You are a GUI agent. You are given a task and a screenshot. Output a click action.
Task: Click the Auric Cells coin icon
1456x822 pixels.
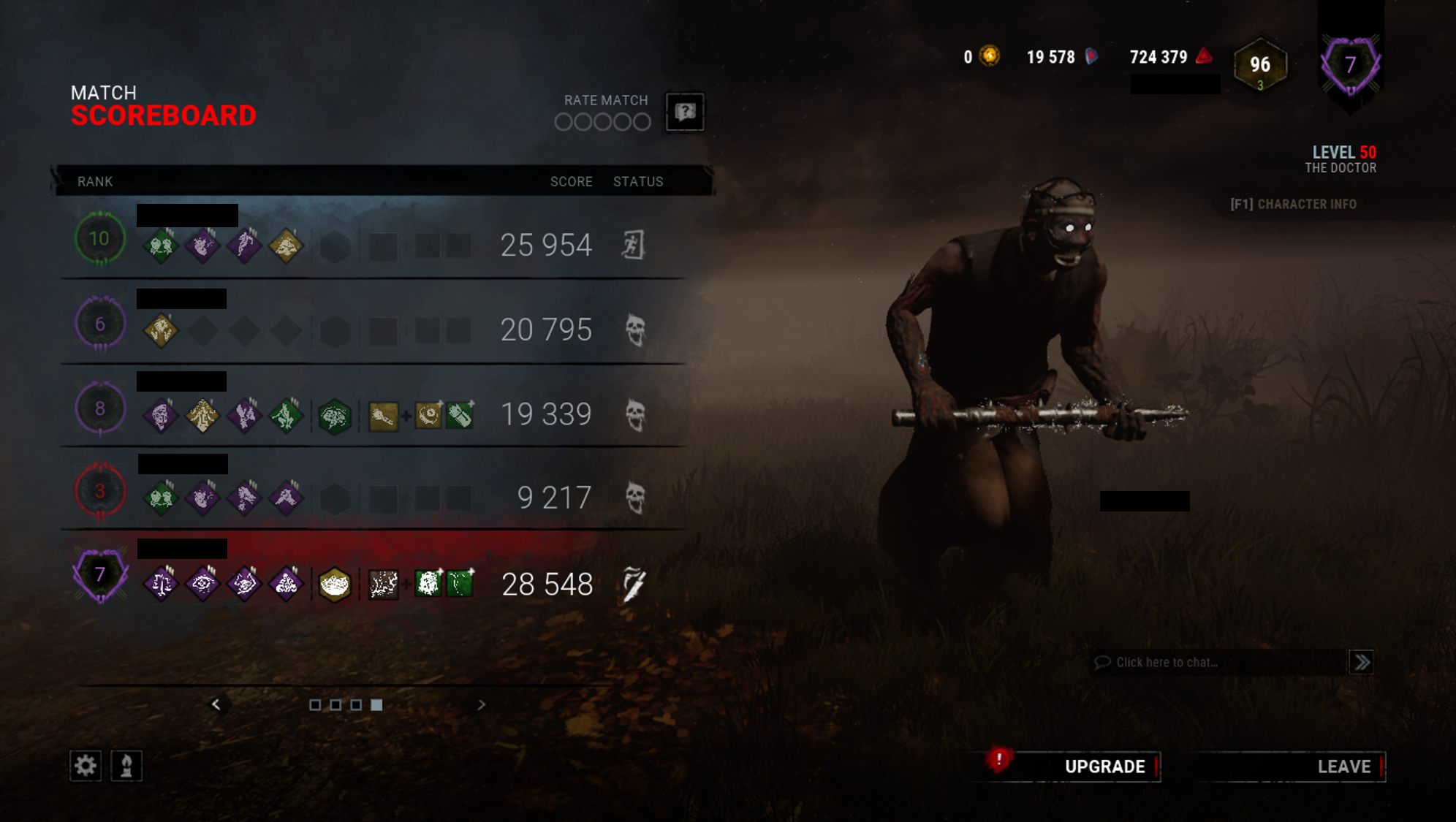[x=989, y=57]
